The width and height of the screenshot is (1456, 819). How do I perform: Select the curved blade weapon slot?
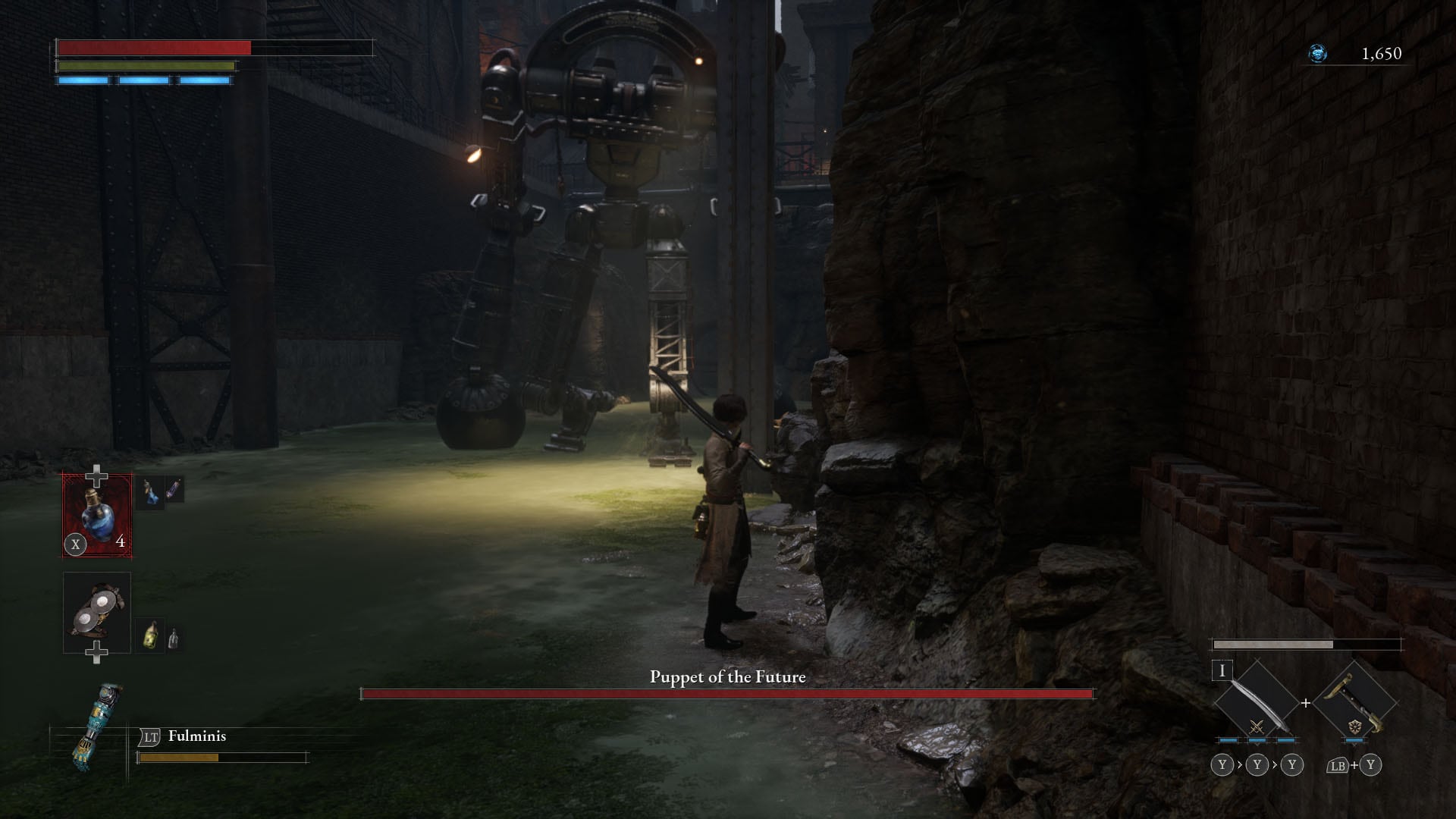(x=1255, y=703)
